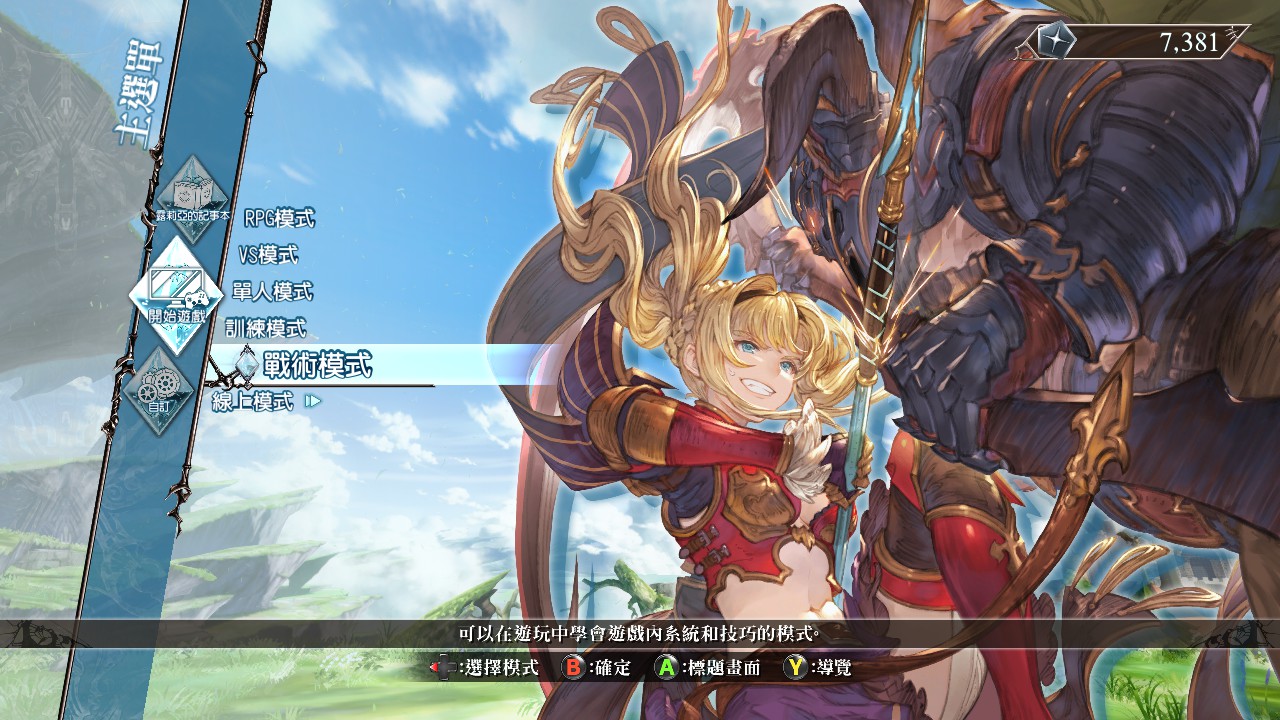The width and height of the screenshot is (1280, 720).
Task: Enter 訓練模式 (training mode)
Action: [x=265, y=328]
